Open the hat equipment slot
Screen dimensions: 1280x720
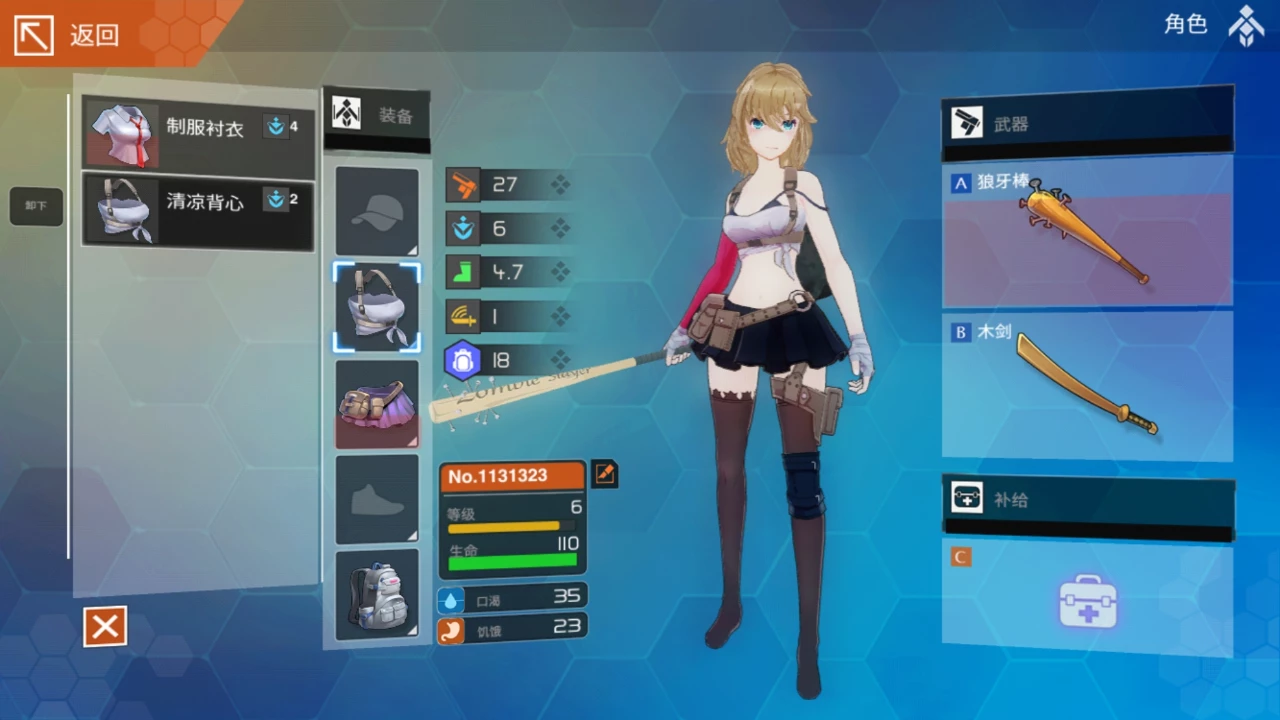377,212
